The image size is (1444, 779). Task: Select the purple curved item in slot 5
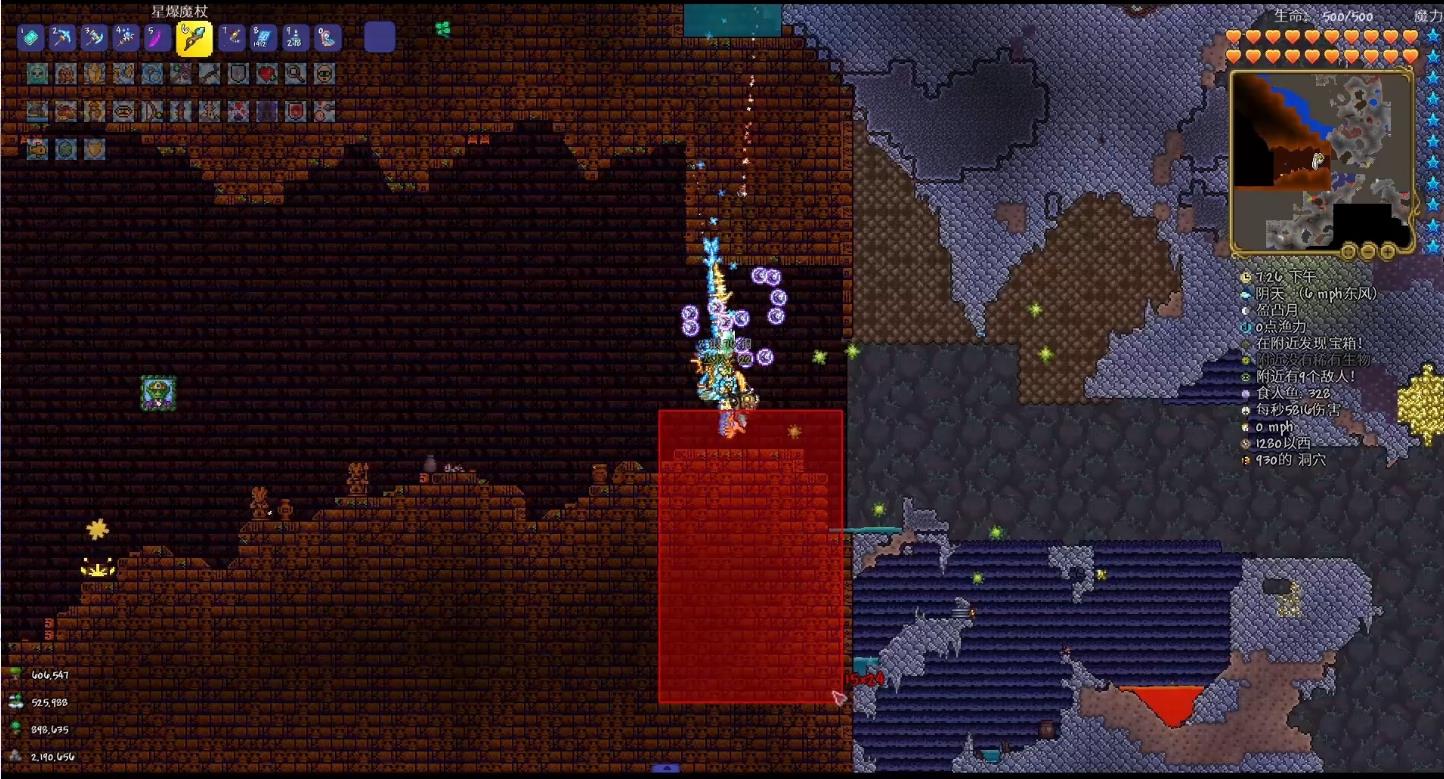pos(158,38)
